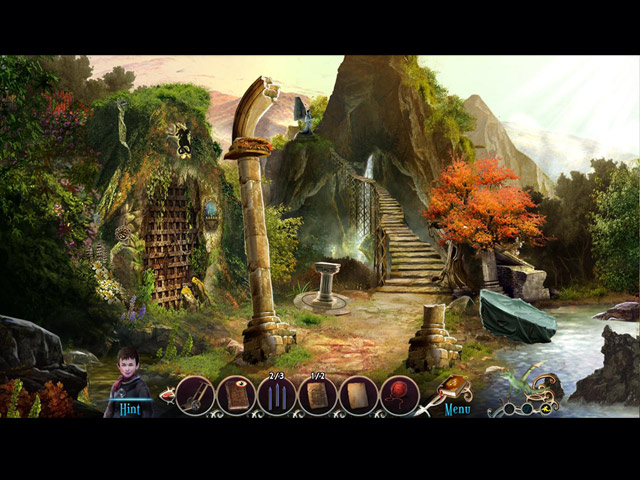Select the book with the eye cover
The height and width of the screenshot is (480, 640).
[237, 396]
